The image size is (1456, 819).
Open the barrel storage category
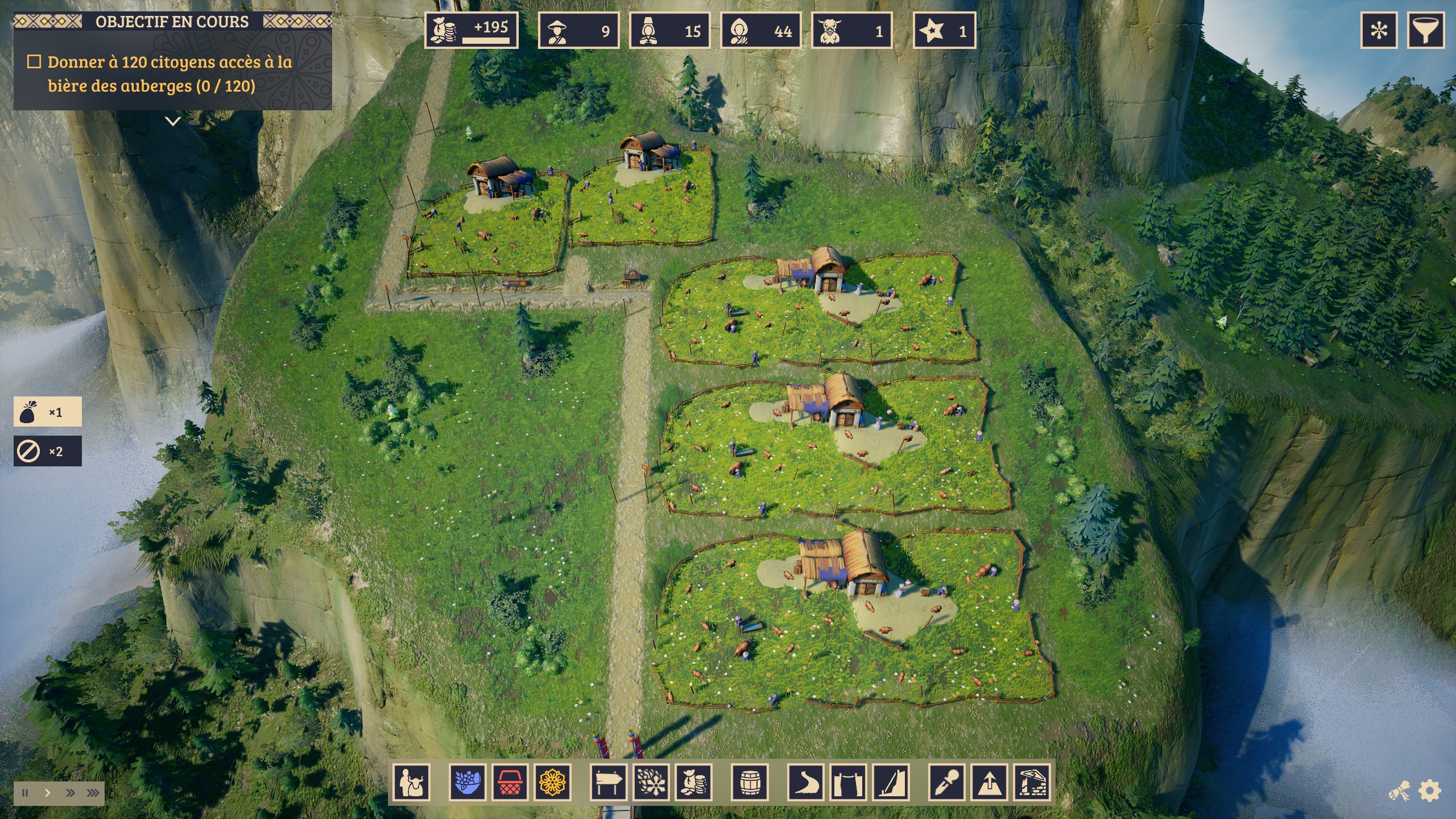750,782
